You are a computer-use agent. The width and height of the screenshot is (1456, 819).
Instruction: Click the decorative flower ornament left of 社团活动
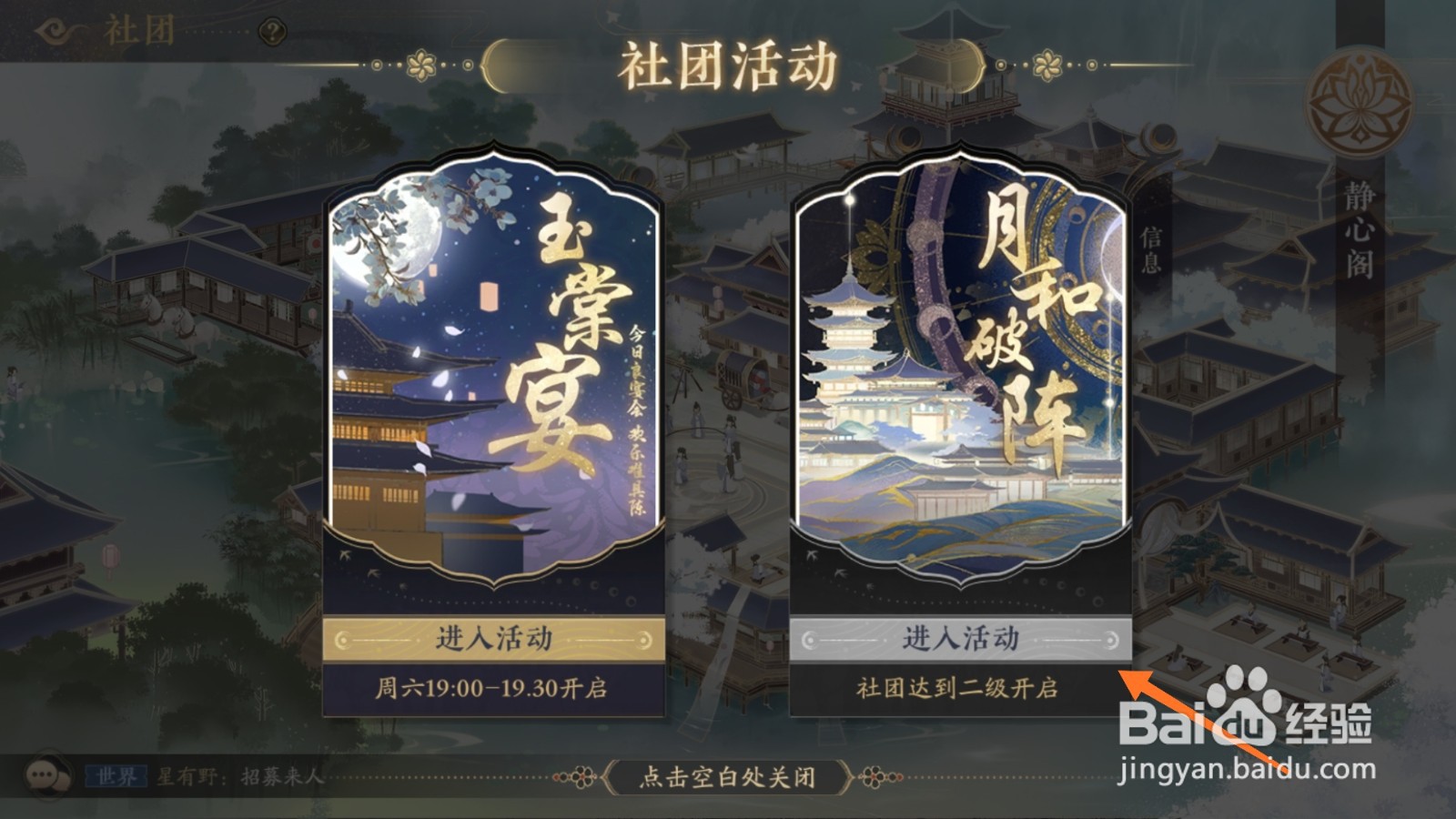click(x=420, y=63)
